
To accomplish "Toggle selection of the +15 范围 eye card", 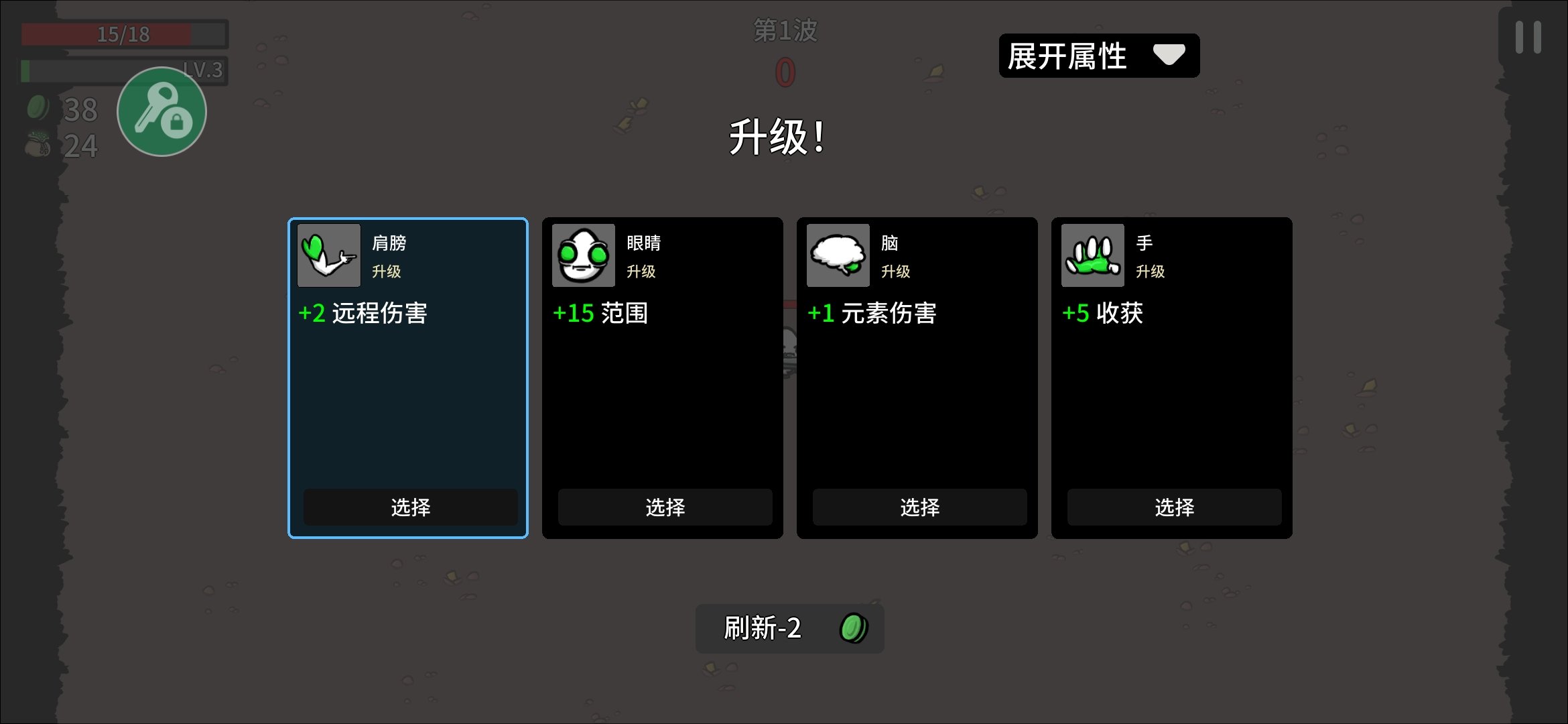I will click(x=664, y=507).
